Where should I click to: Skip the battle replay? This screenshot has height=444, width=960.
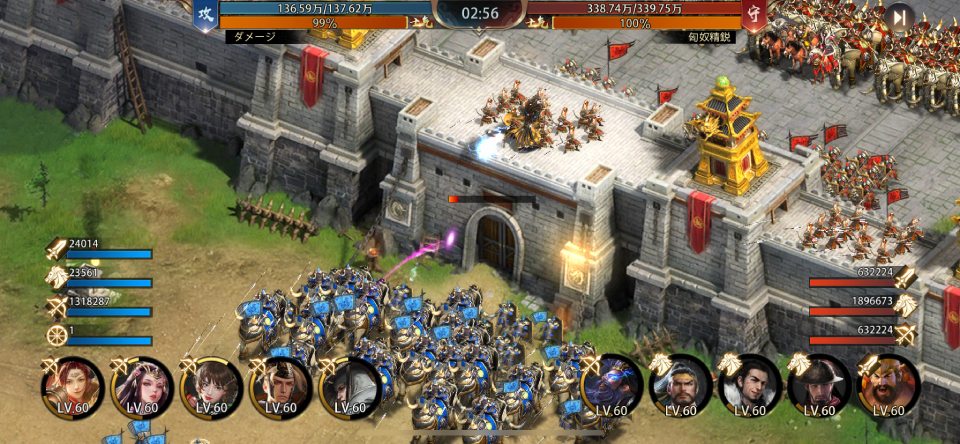pyautogui.click(x=899, y=17)
